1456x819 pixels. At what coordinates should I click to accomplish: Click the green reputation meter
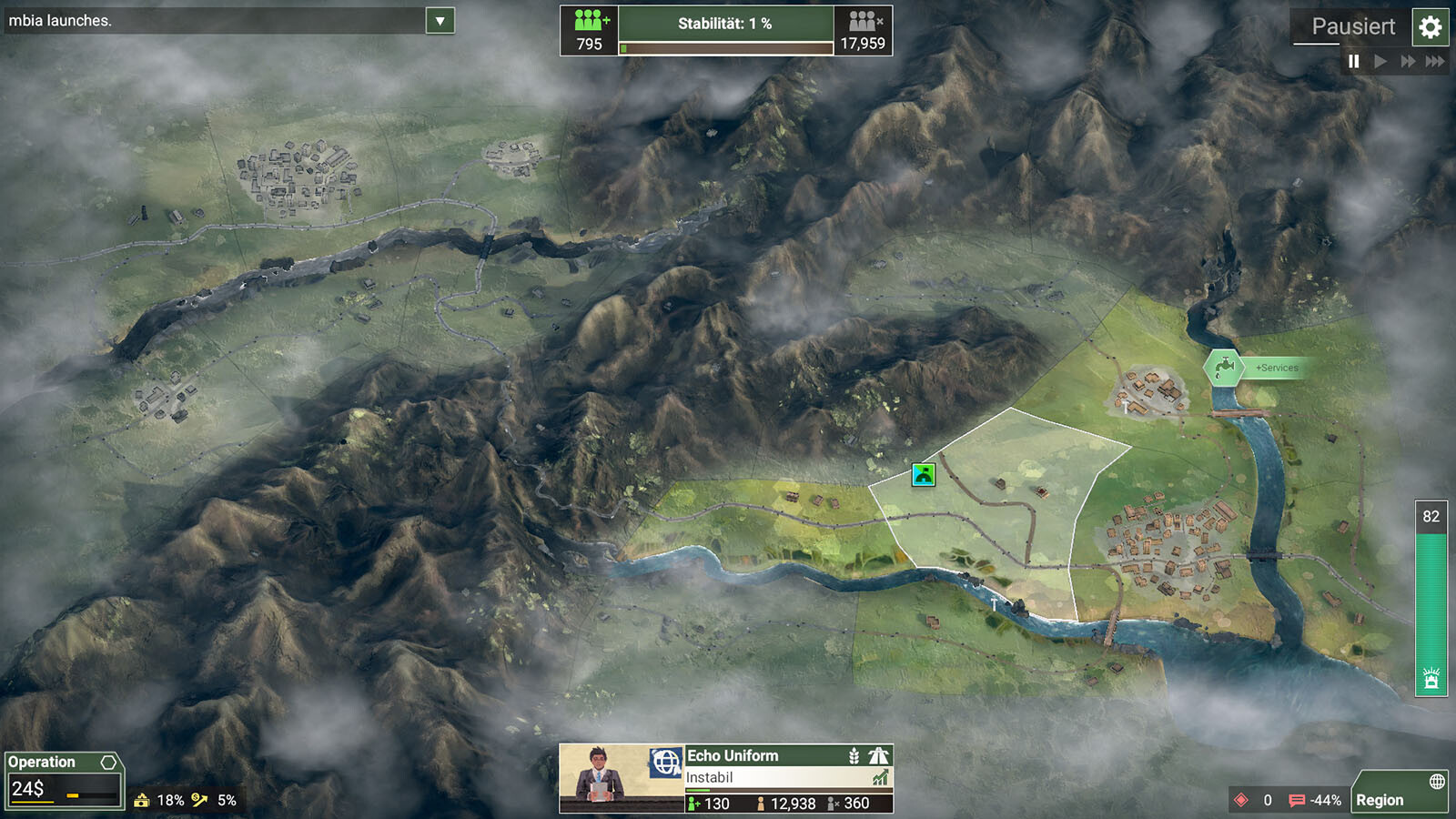point(1431,601)
